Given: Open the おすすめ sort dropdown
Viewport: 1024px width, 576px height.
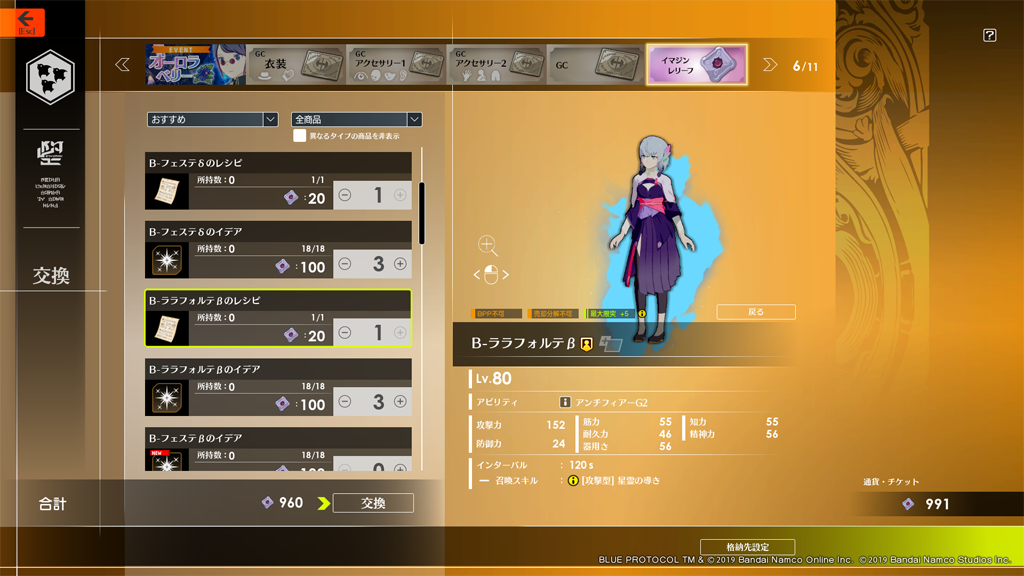Looking at the screenshot, I should click(x=212, y=119).
